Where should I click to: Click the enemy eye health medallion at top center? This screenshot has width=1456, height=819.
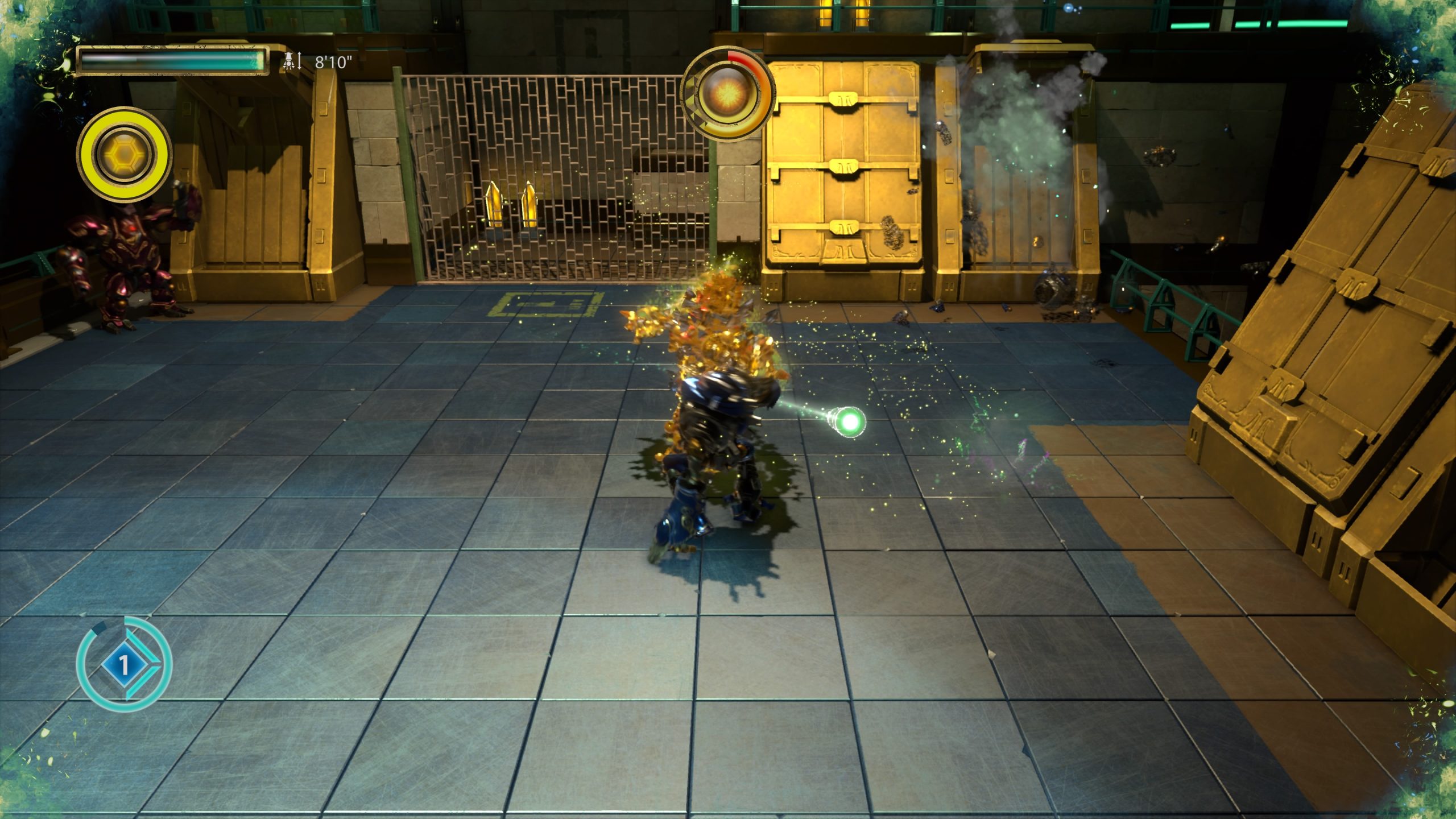click(x=730, y=93)
